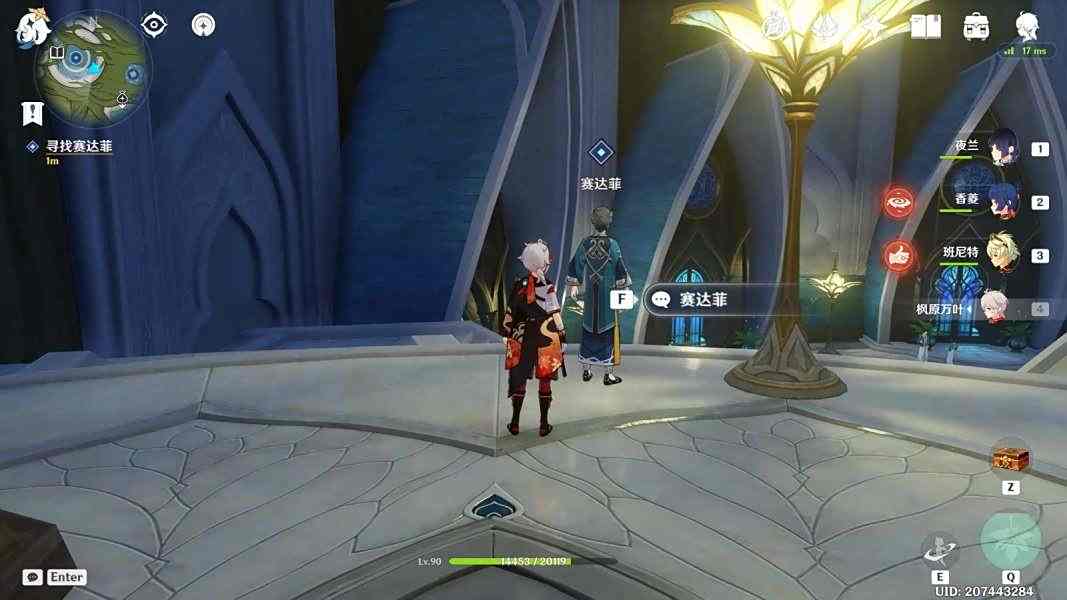This screenshot has height=600, width=1067.
Task: Open the Adventurer Handbook book icon
Action: [925, 27]
